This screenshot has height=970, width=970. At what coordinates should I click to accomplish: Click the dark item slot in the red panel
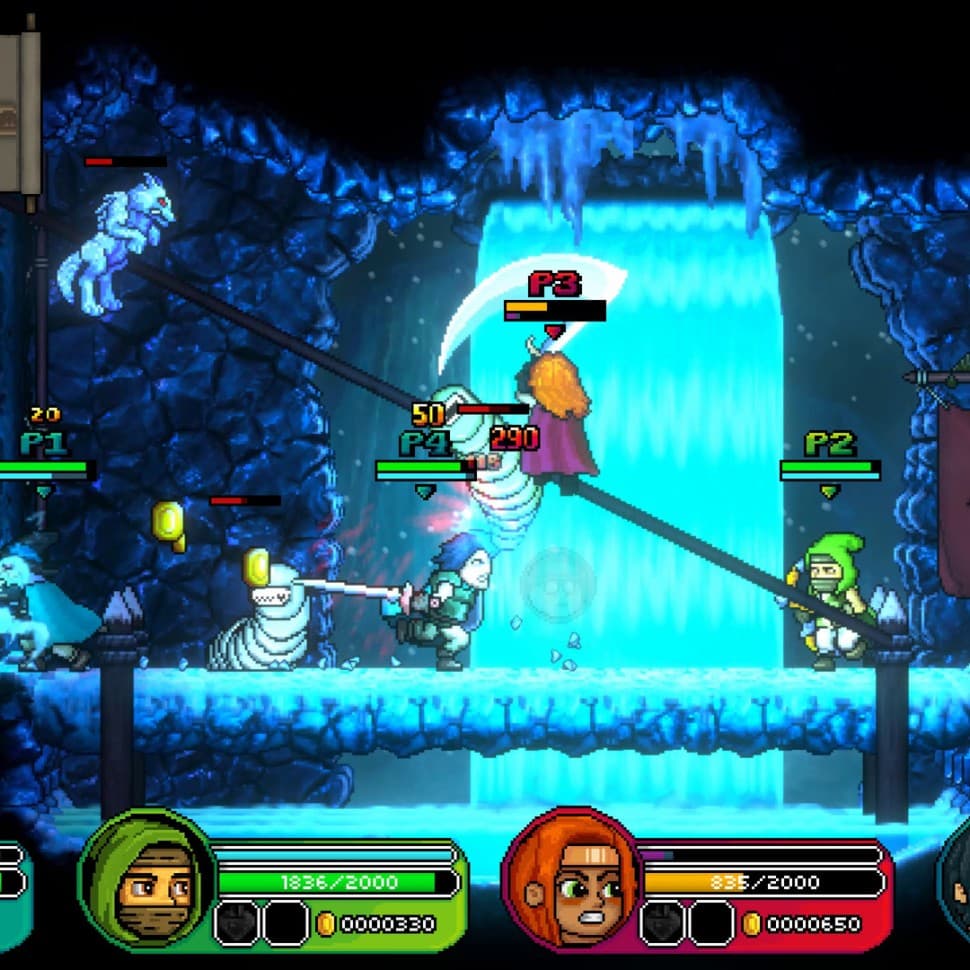pyautogui.click(x=662, y=922)
